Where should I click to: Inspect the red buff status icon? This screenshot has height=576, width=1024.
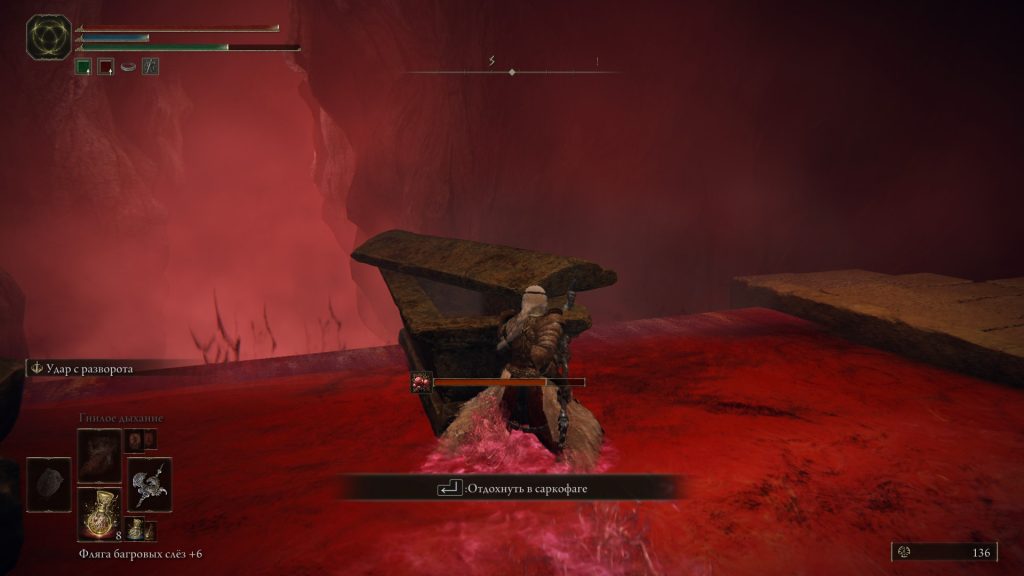point(106,67)
